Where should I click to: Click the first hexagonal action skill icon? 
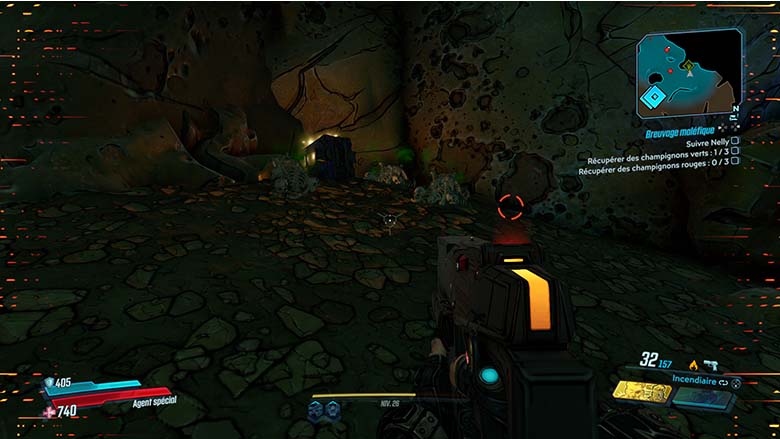tap(317, 408)
